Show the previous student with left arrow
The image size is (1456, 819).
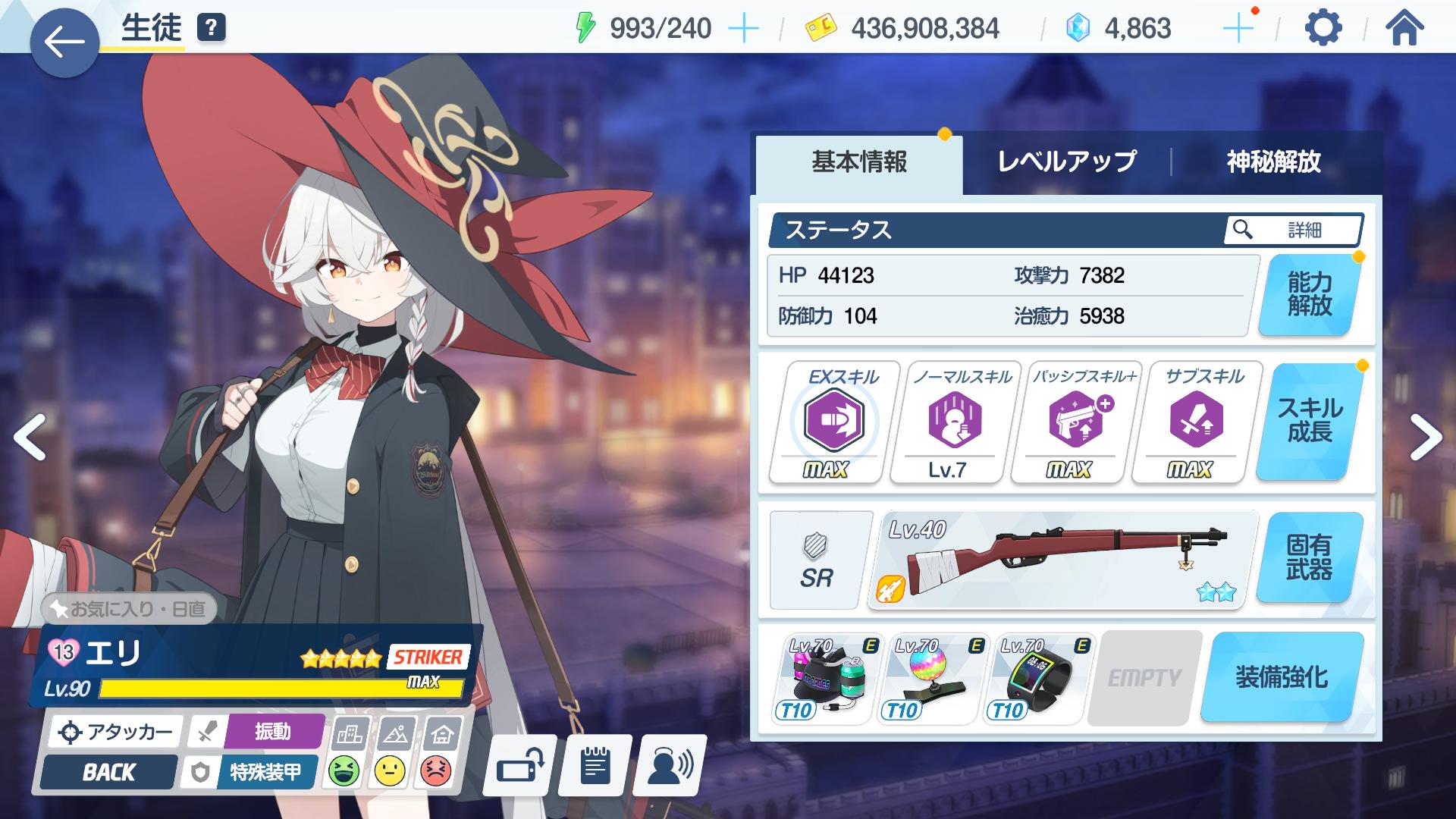(x=30, y=438)
